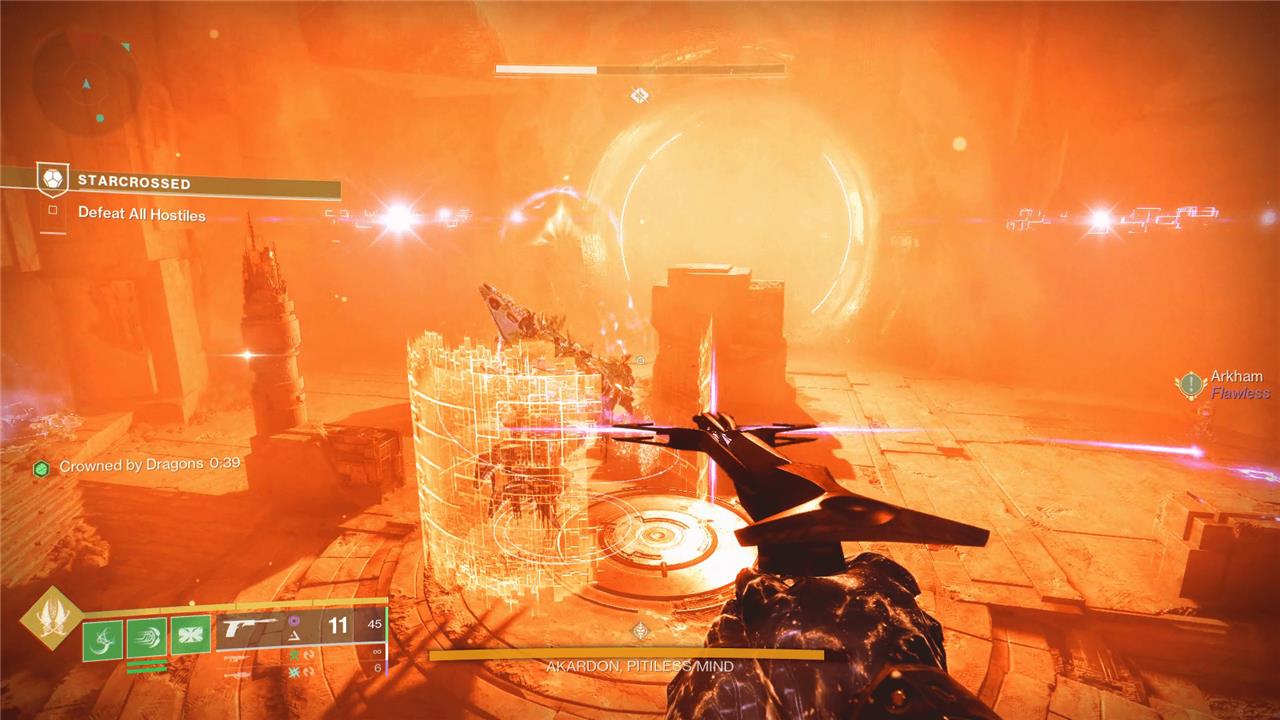Trigger the green melee ability icon

click(146, 638)
